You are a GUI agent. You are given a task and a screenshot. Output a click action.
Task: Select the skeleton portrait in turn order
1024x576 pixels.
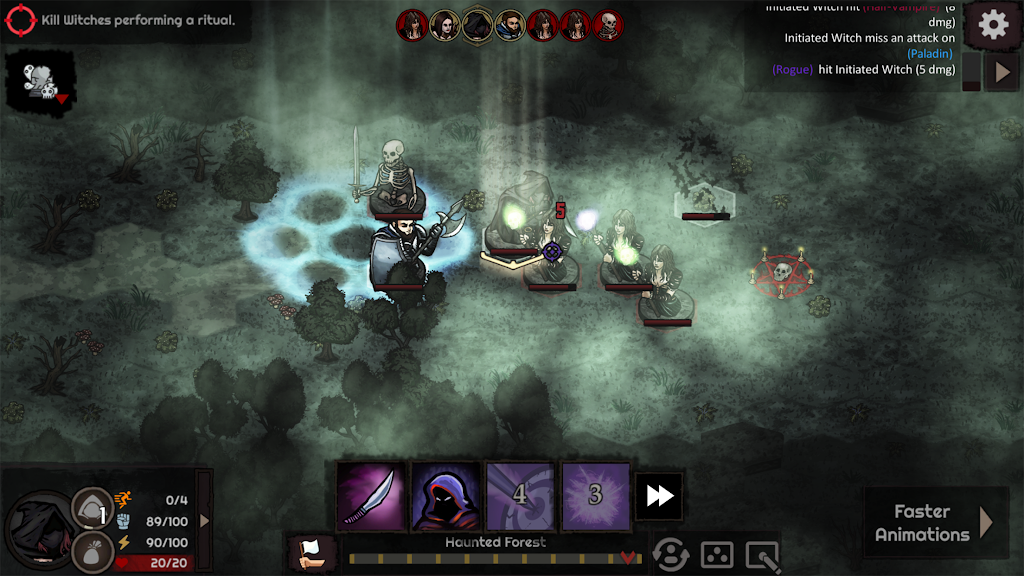click(608, 25)
